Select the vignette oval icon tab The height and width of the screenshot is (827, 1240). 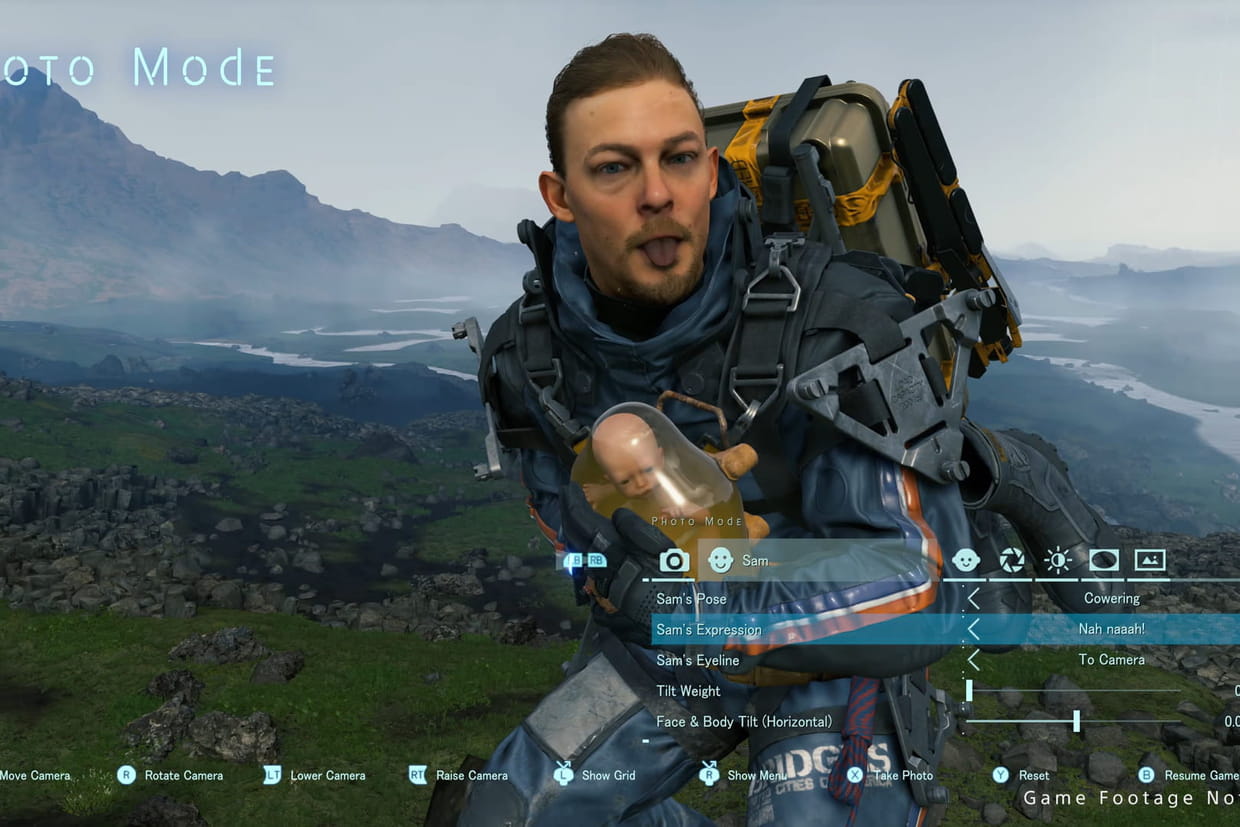(x=1104, y=560)
